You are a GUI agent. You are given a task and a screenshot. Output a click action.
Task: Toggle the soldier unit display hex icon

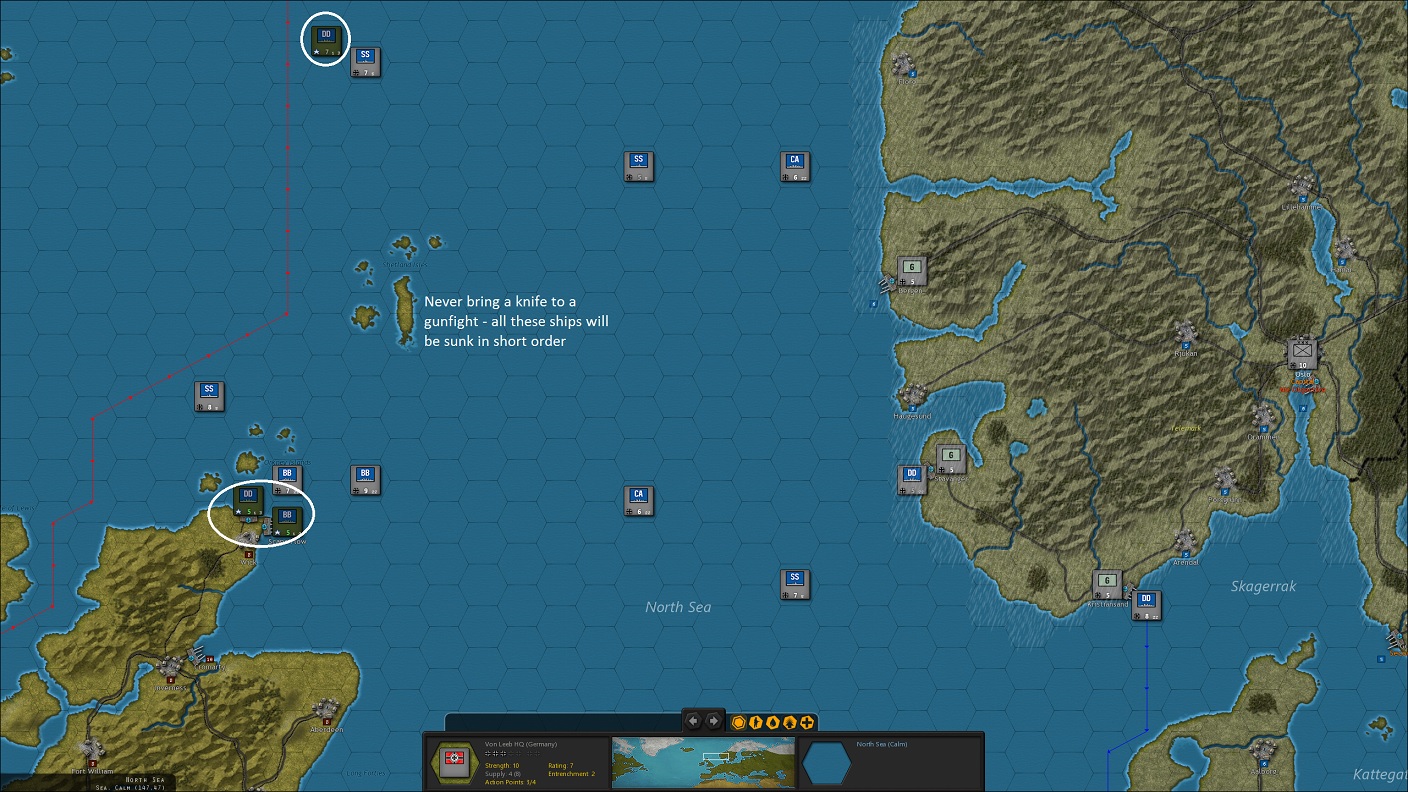(754, 722)
